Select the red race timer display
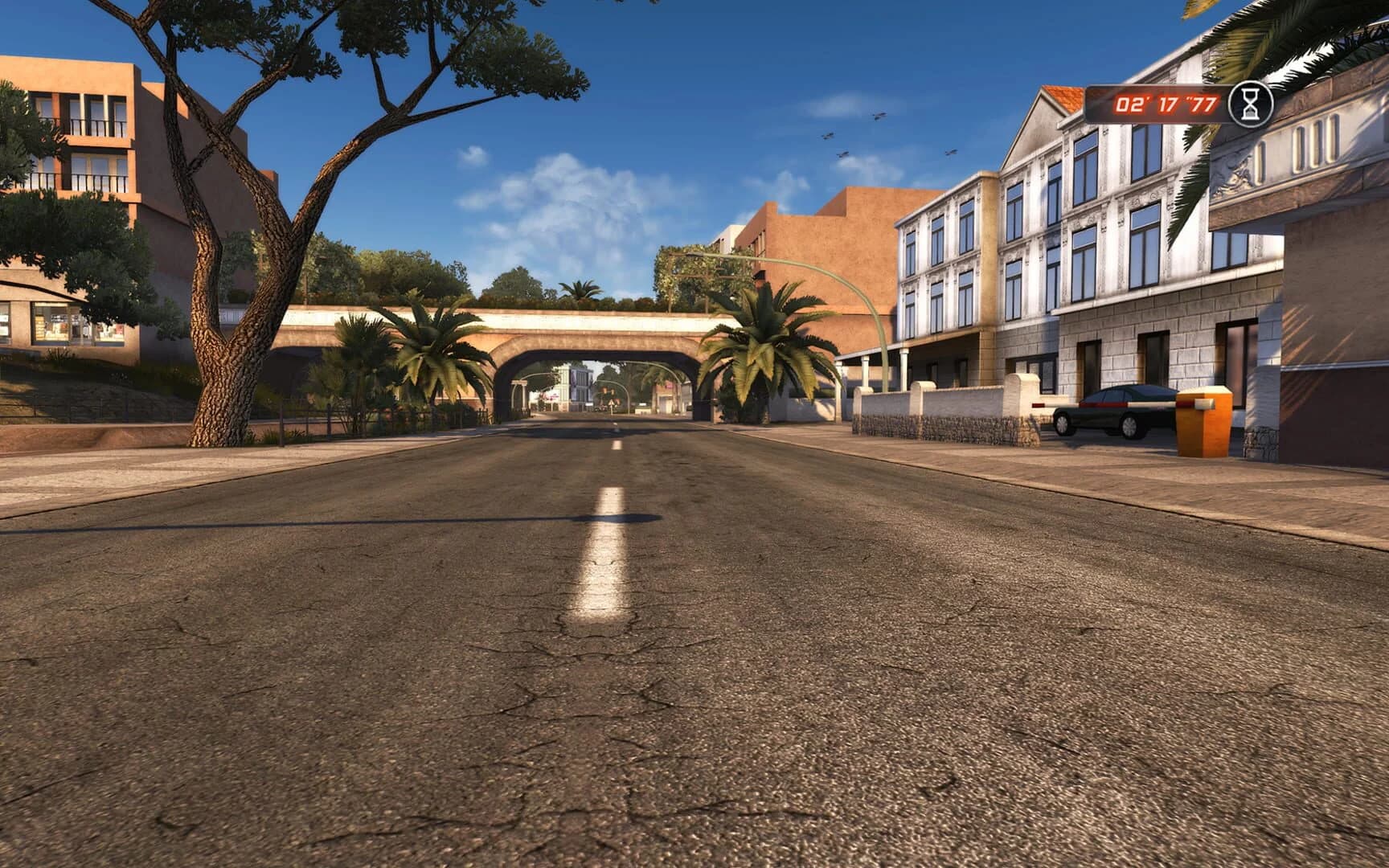The height and width of the screenshot is (868, 1389). (1160, 104)
